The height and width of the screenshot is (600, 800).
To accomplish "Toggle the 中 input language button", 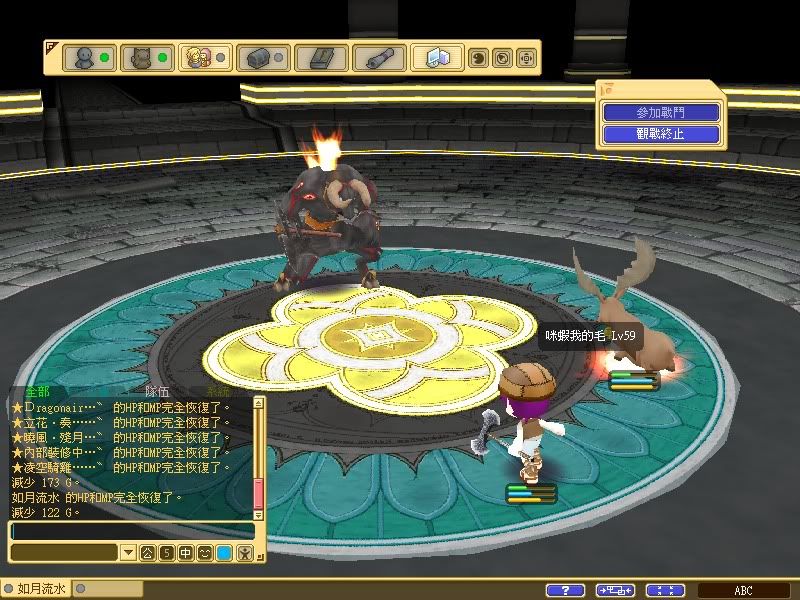I will [x=185, y=552].
